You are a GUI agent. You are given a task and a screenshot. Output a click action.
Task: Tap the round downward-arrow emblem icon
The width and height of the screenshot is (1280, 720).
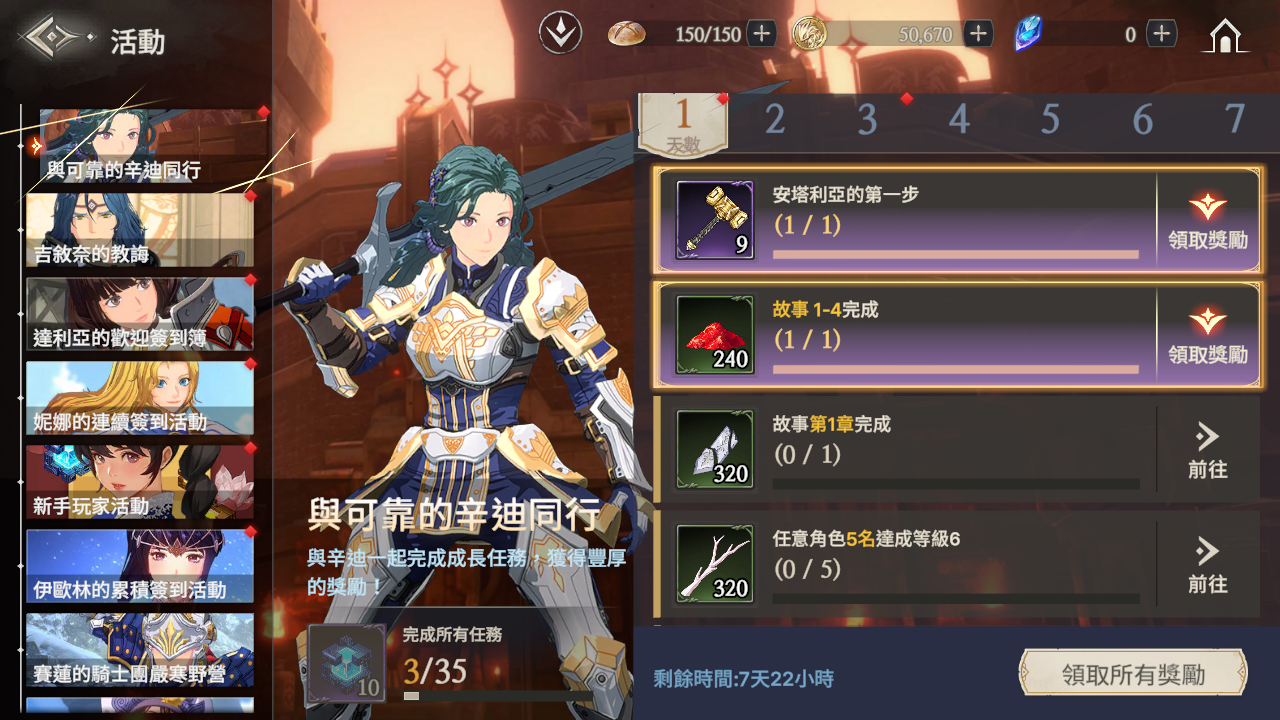(x=560, y=34)
